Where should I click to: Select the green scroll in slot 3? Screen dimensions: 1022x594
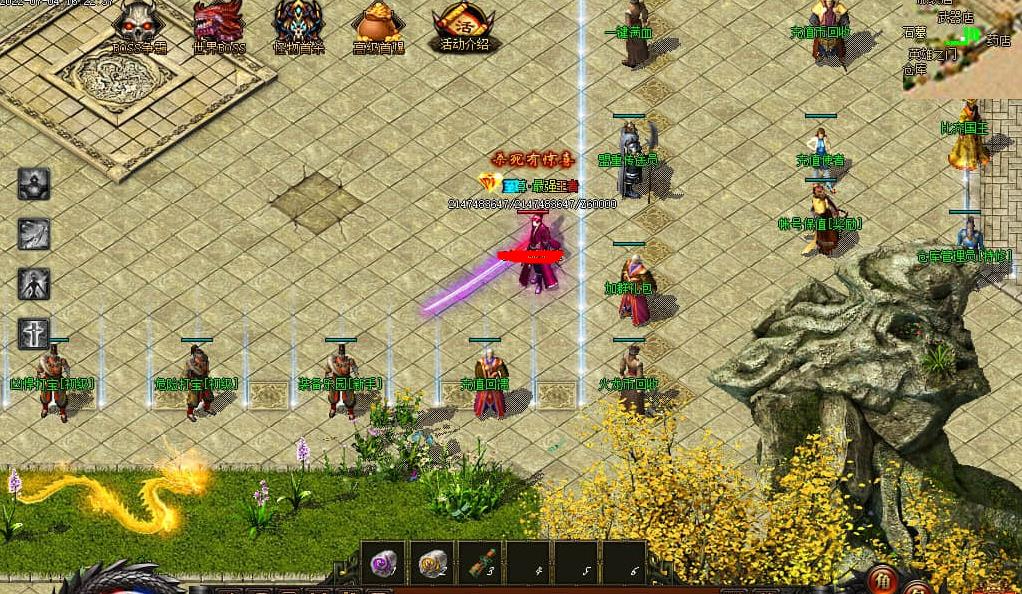coord(482,565)
